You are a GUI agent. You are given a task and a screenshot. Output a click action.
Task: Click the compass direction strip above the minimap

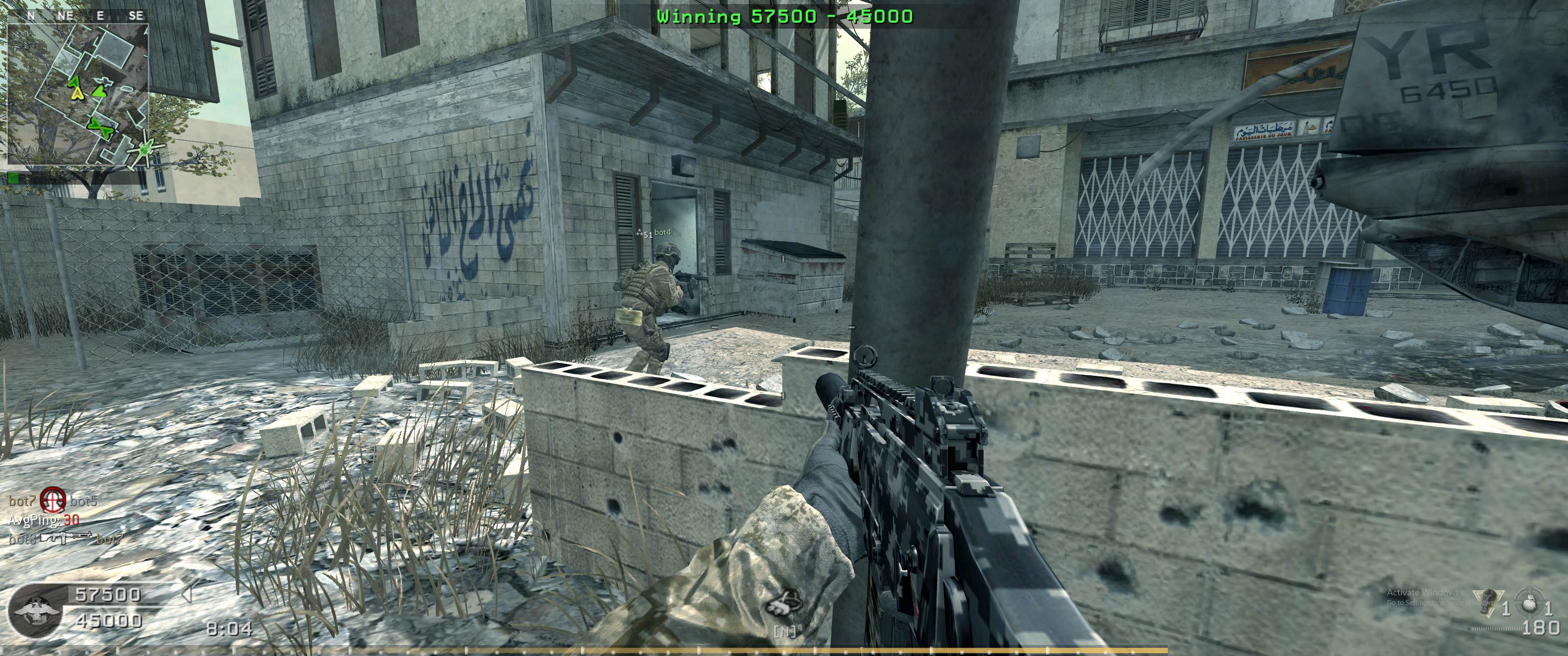tap(78, 16)
